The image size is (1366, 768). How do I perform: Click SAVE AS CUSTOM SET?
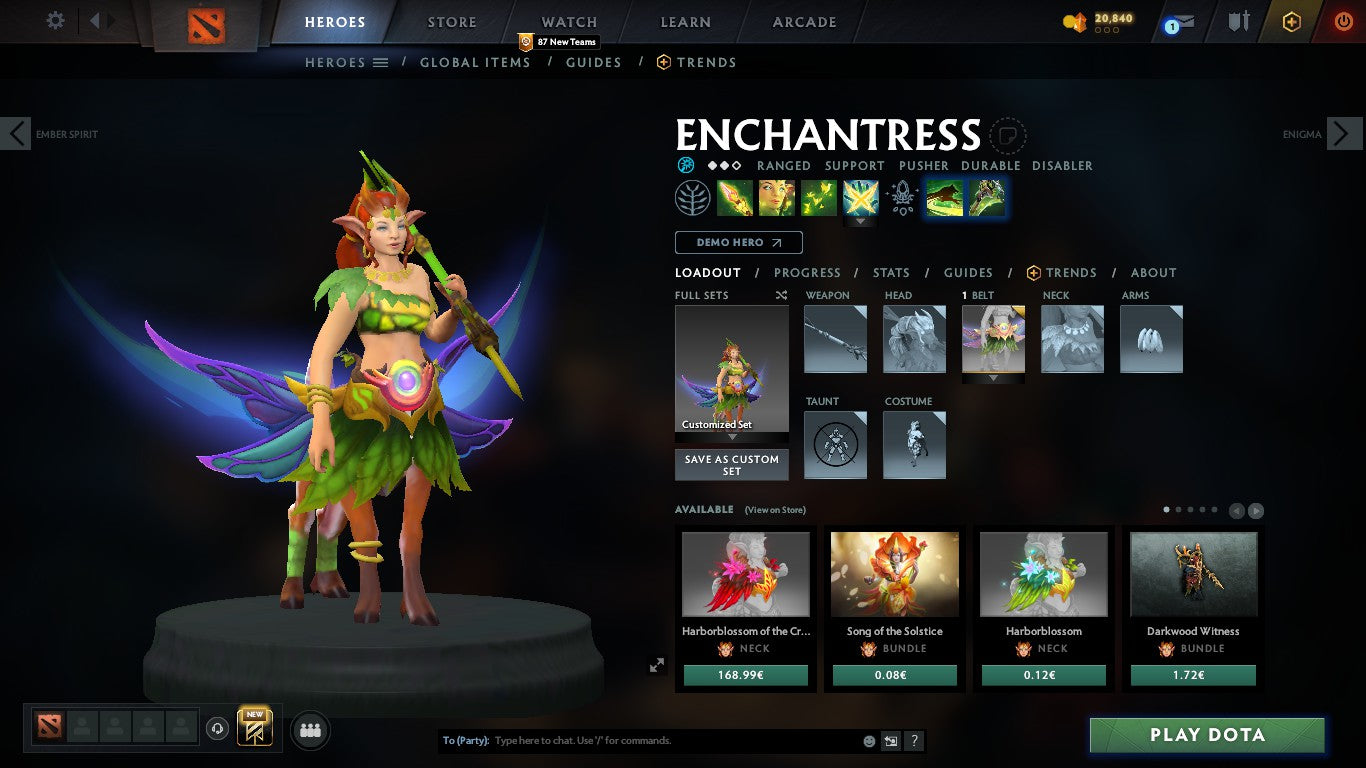[731, 463]
